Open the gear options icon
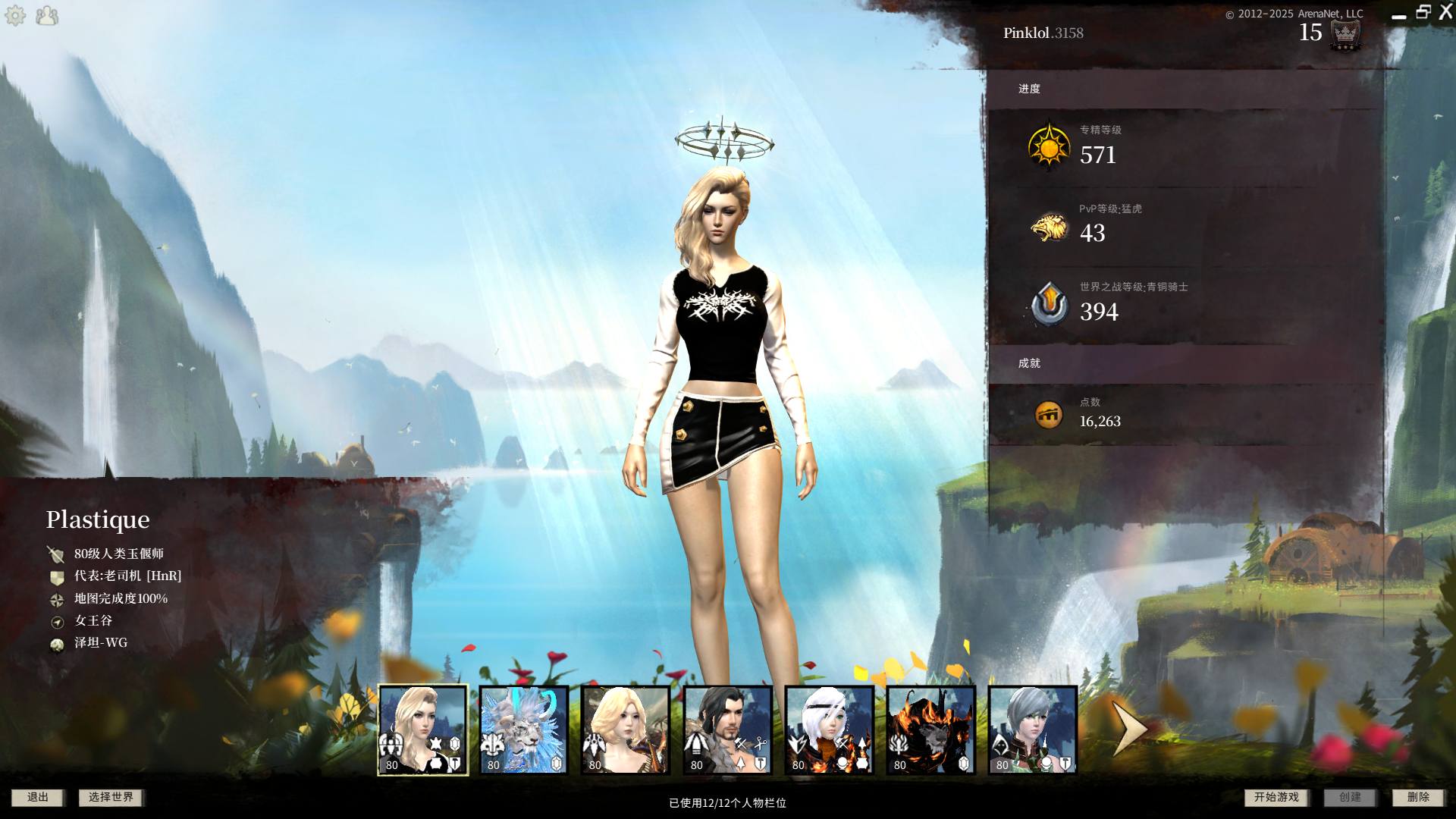 (x=15, y=15)
